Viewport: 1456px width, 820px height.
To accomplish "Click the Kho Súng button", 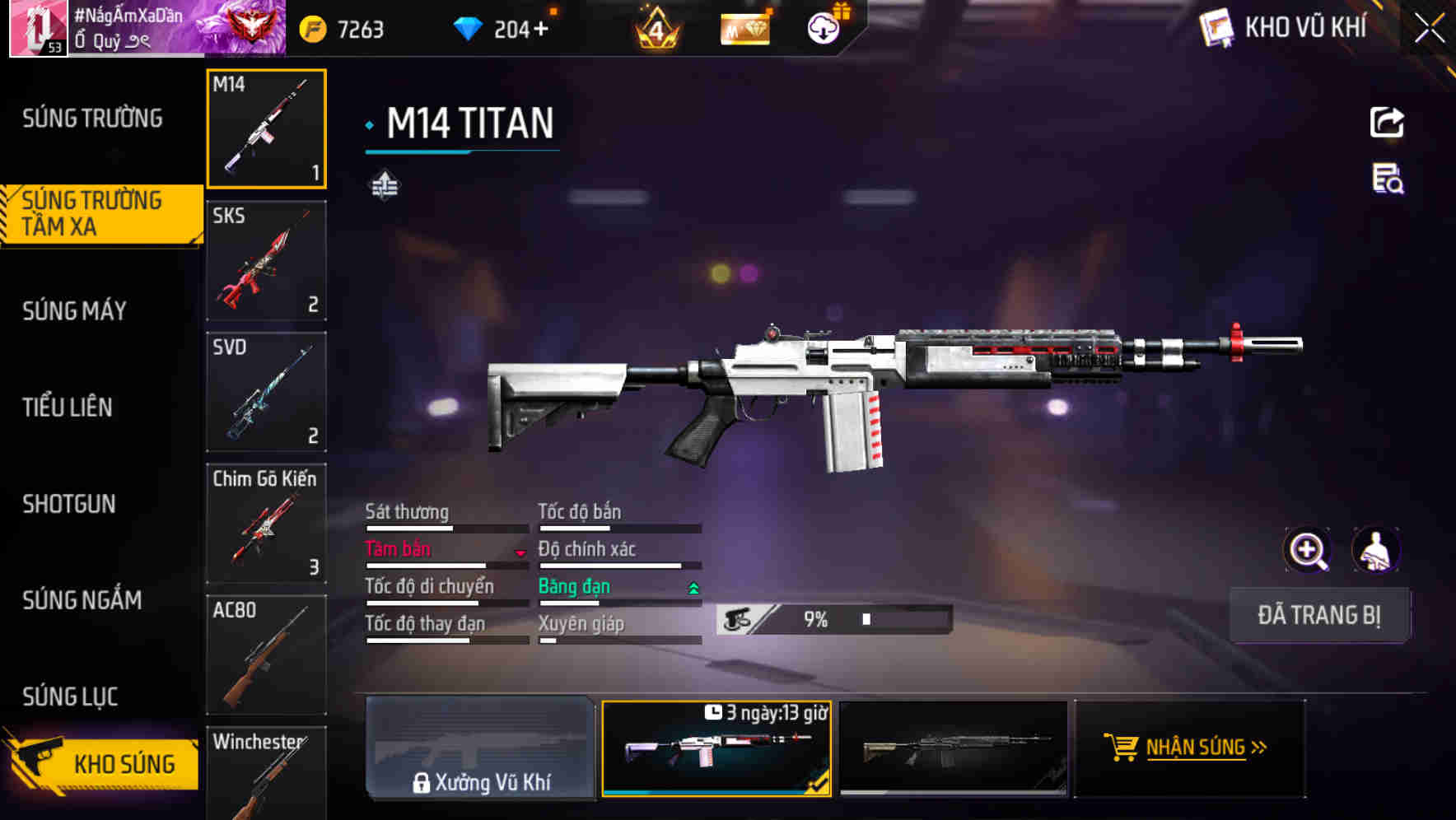I will tap(103, 763).
